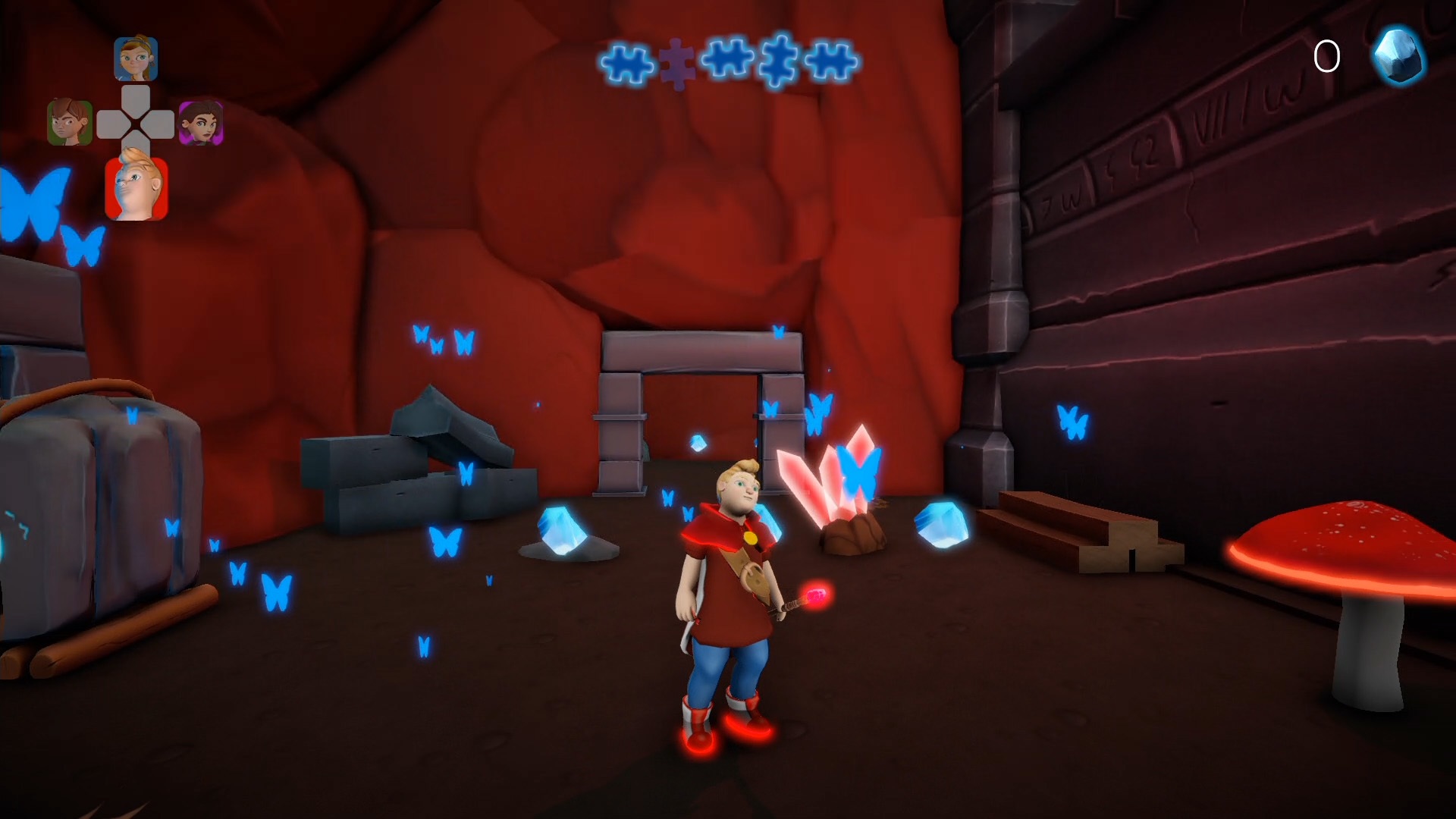Viewport: 1456px width, 819px height.
Task: Click the middle puzzle piece icon
Action: [x=726, y=58]
